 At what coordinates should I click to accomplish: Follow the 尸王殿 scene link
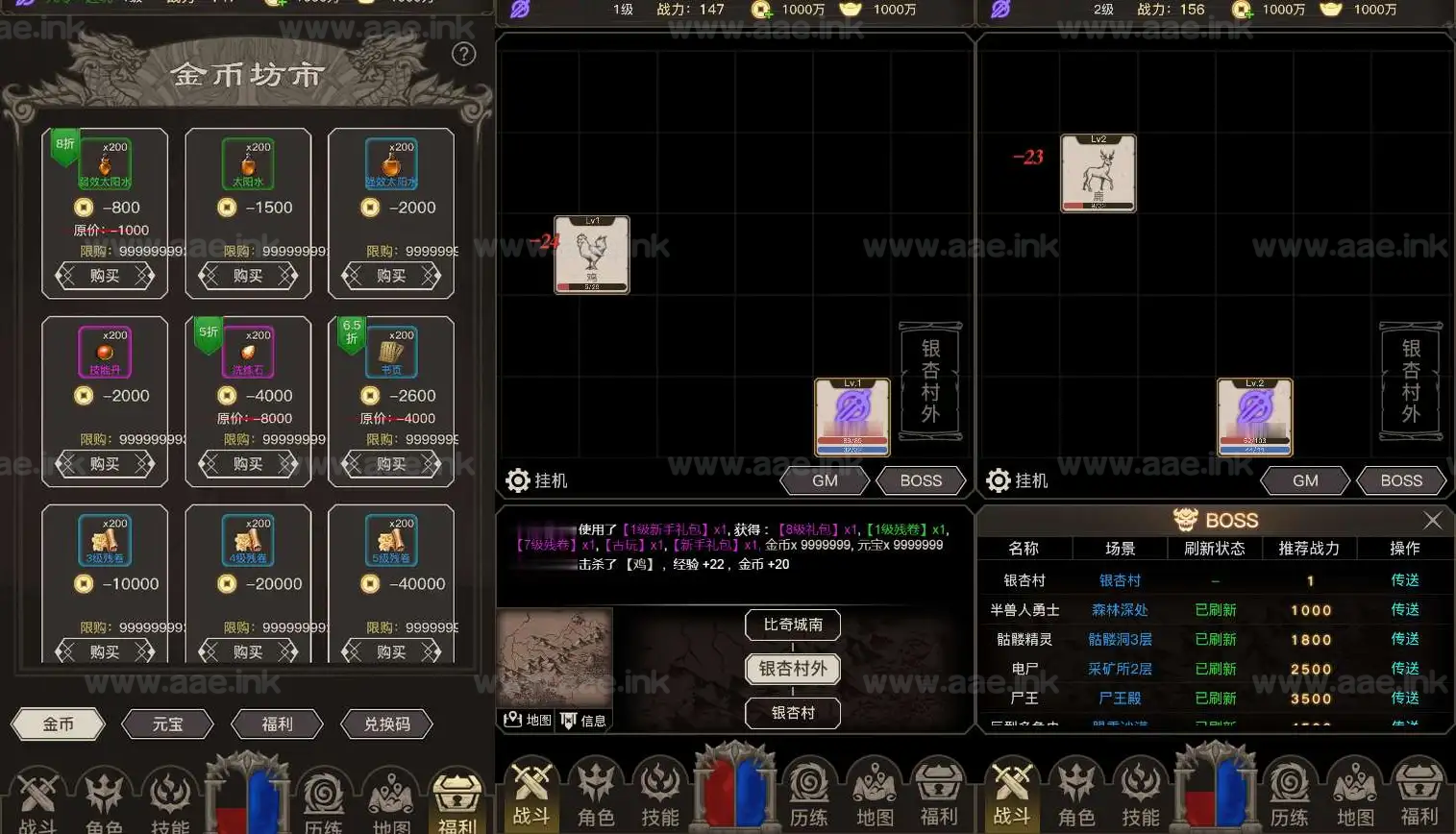(1120, 699)
